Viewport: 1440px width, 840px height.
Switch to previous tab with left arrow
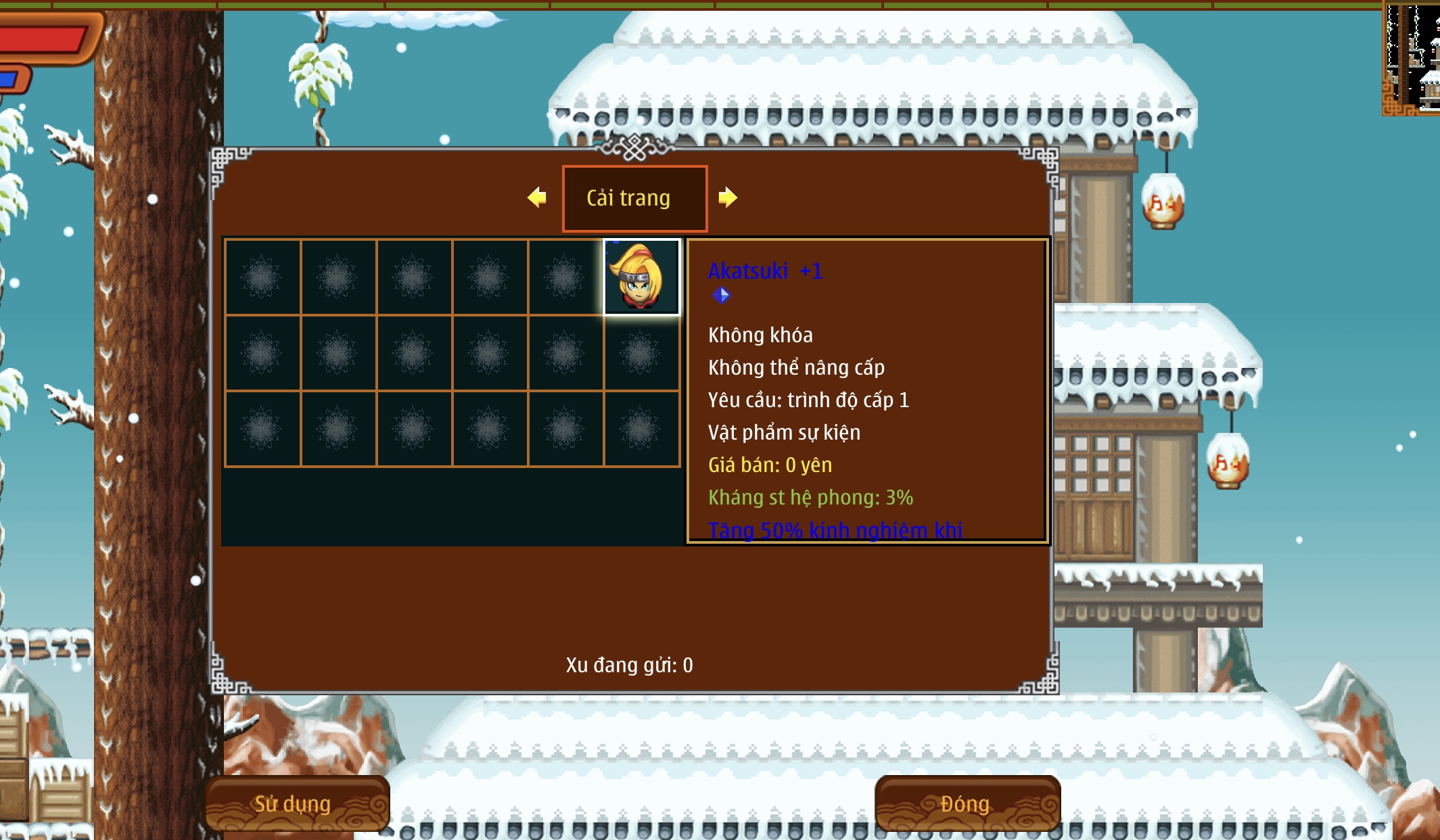coord(537,197)
